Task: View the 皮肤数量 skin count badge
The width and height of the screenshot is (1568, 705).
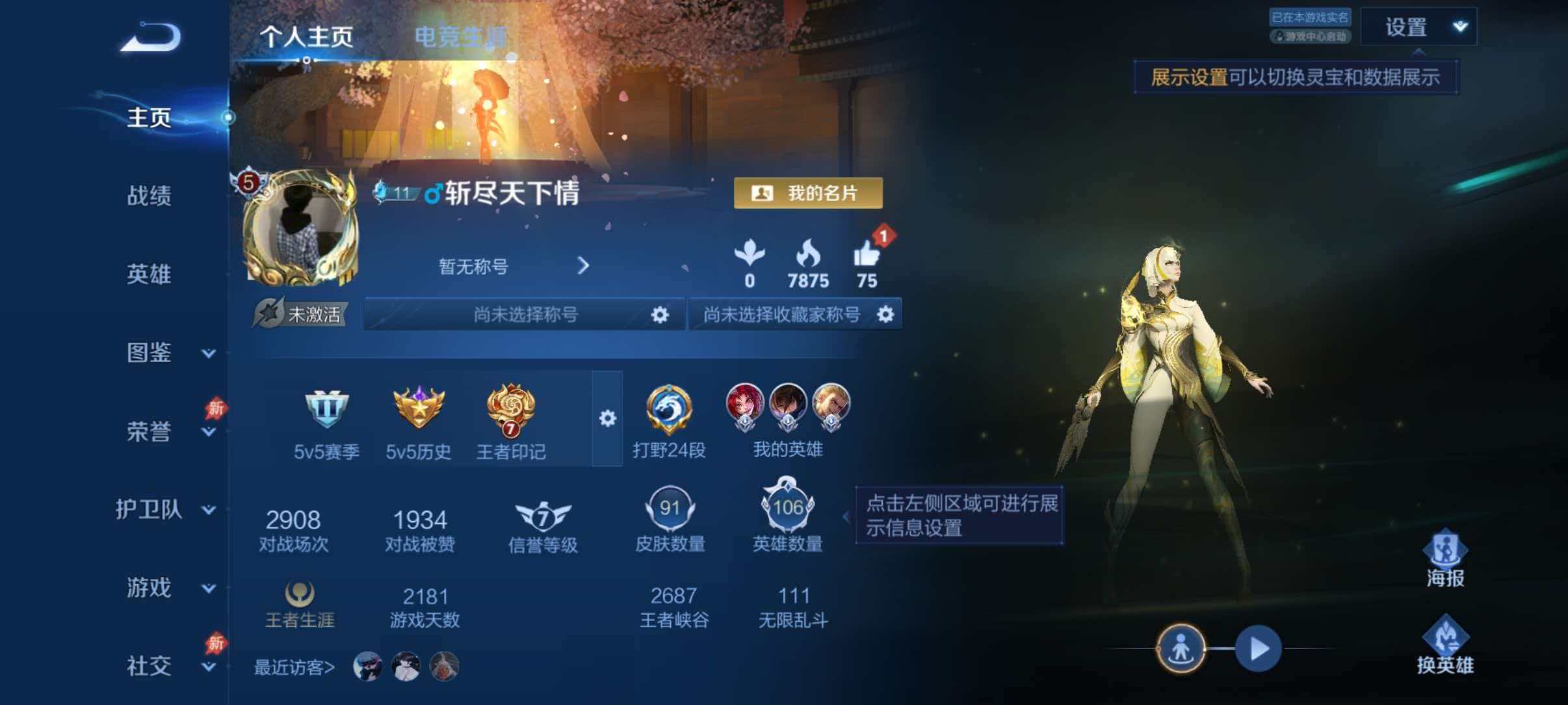Action: pyautogui.click(x=671, y=509)
